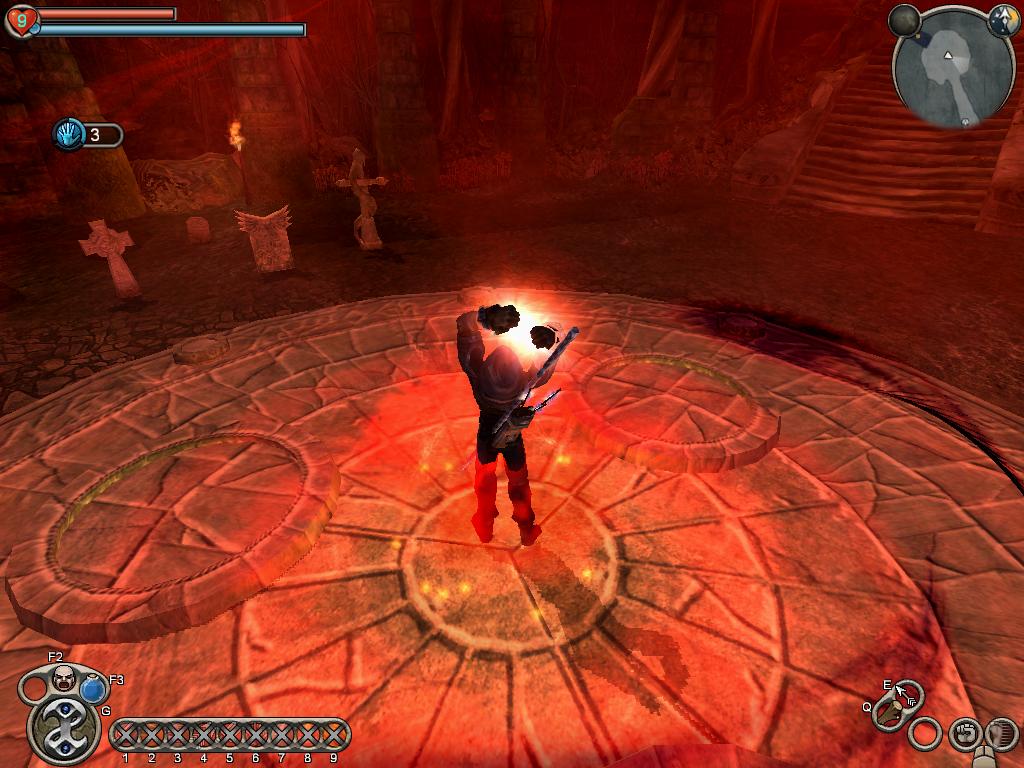
Task: Select the wooden stick melee weapon
Action: pos(888,713)
